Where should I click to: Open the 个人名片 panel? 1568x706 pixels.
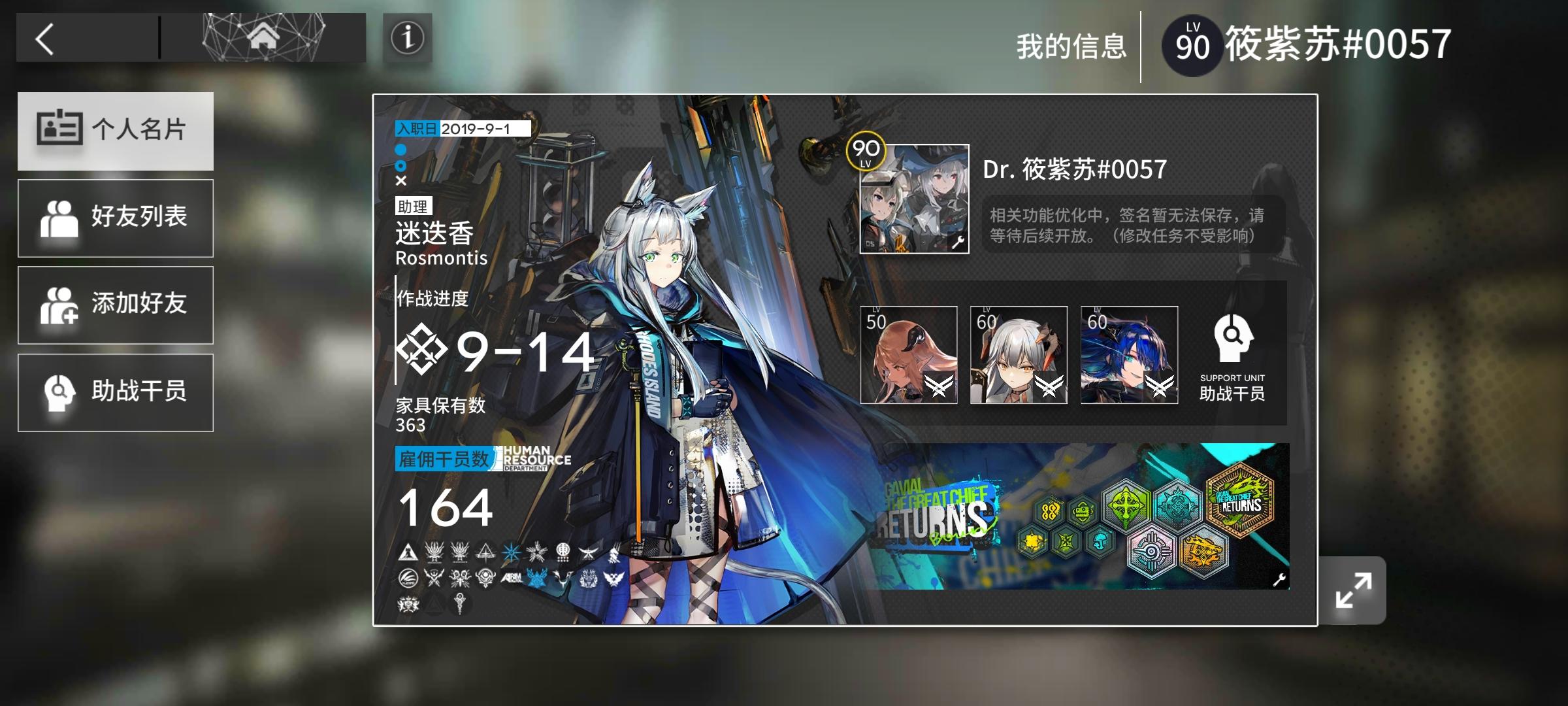point(116,131)
